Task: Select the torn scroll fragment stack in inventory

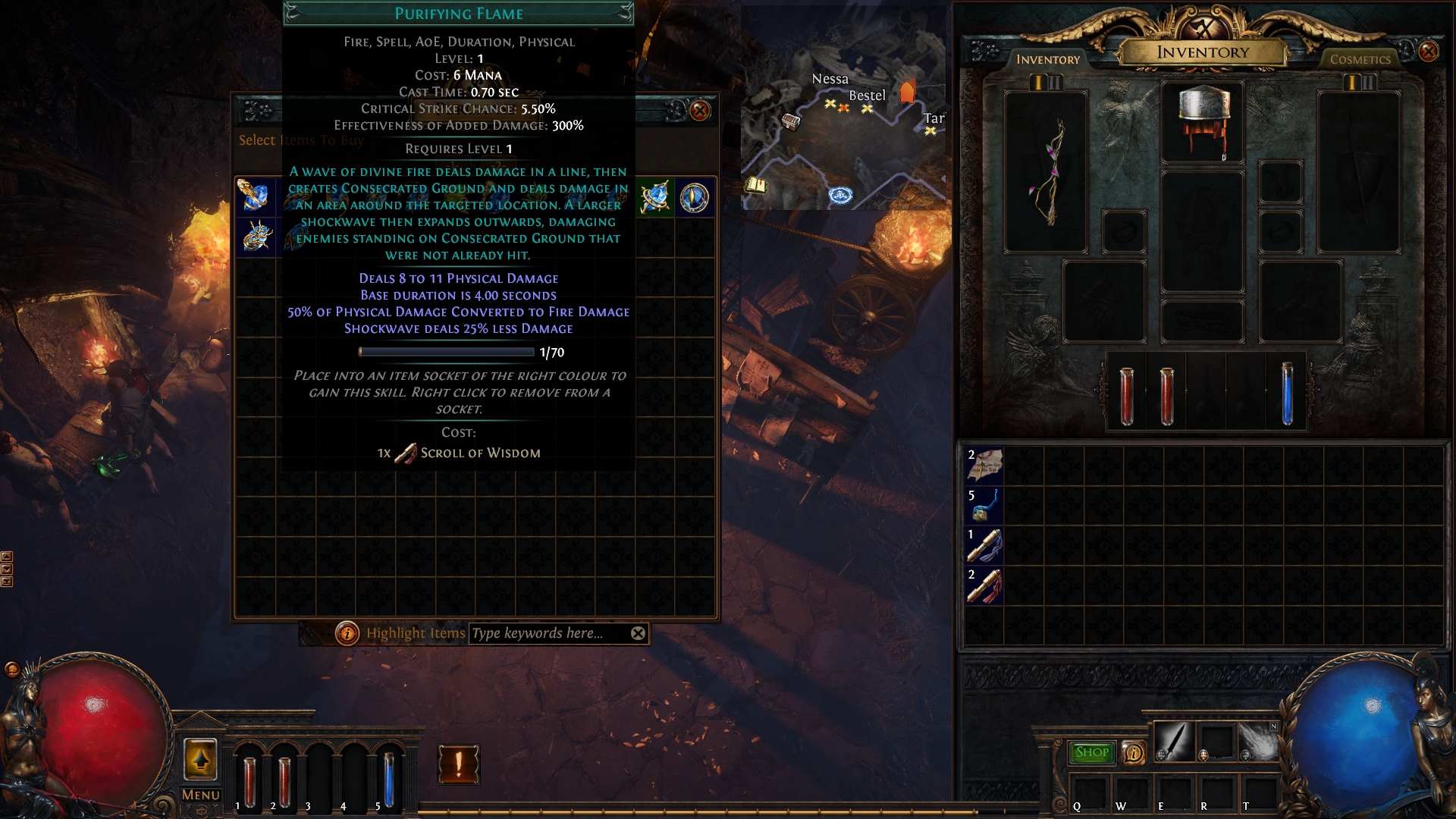Action: click(x=984, y=465)
